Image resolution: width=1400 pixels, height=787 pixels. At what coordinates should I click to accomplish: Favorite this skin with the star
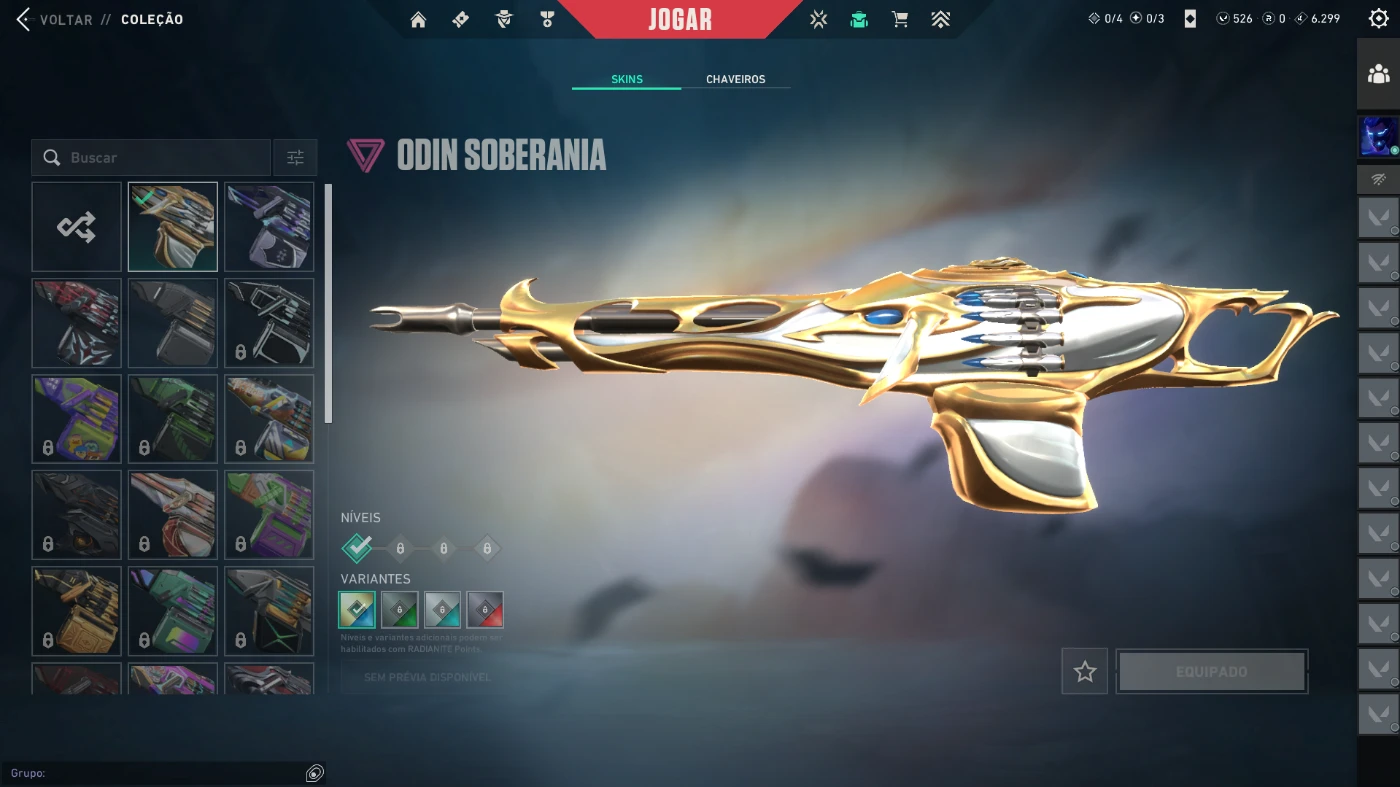click(x=1085, y=672)
